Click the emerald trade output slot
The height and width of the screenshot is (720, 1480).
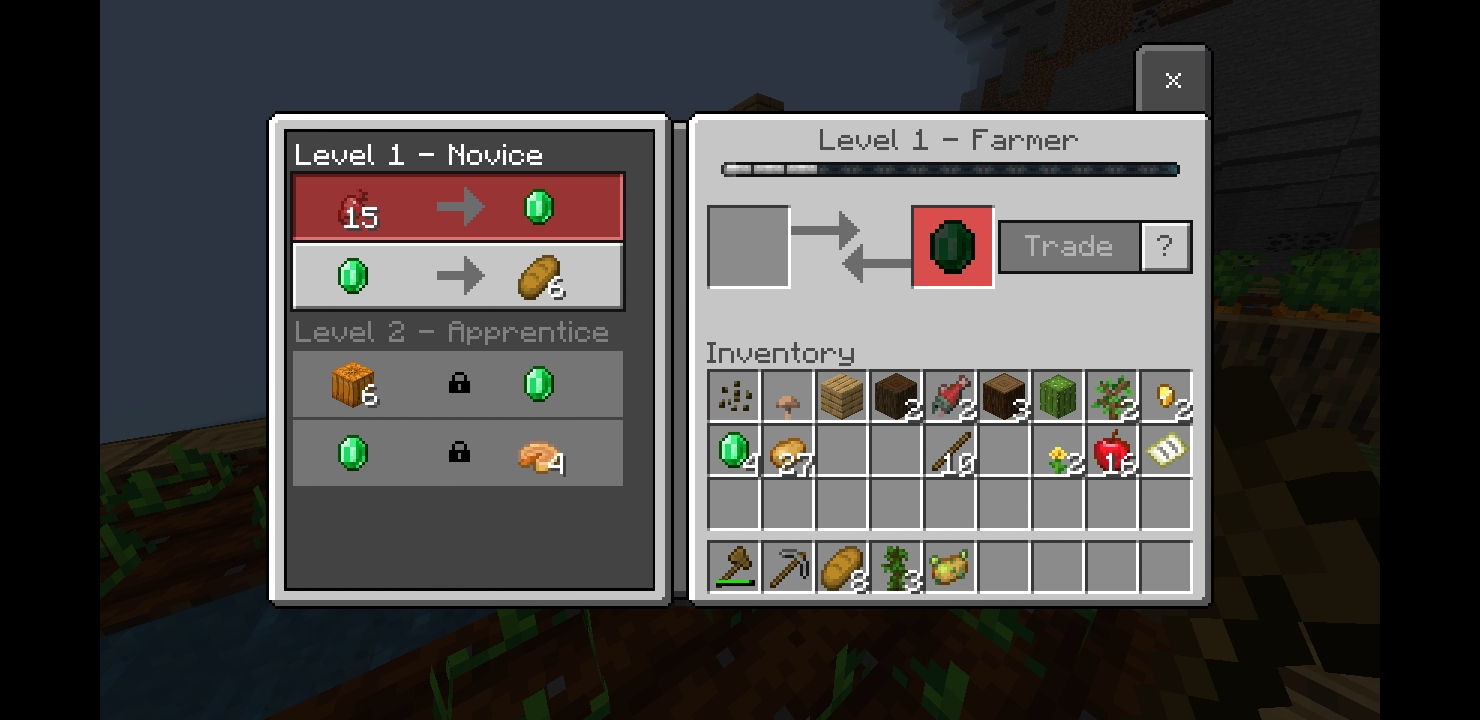point(952,246)
